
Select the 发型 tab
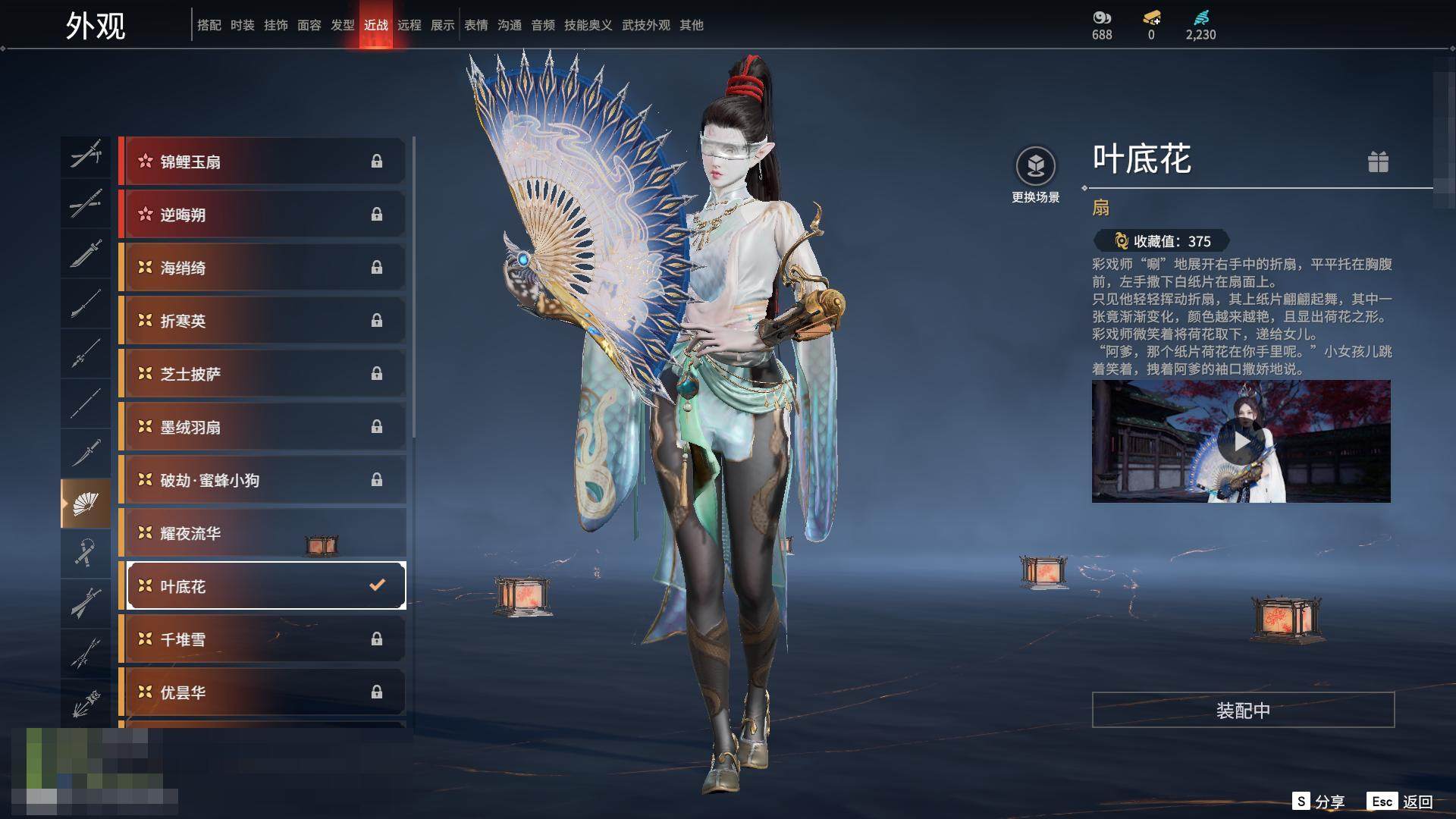click(343, 25)
